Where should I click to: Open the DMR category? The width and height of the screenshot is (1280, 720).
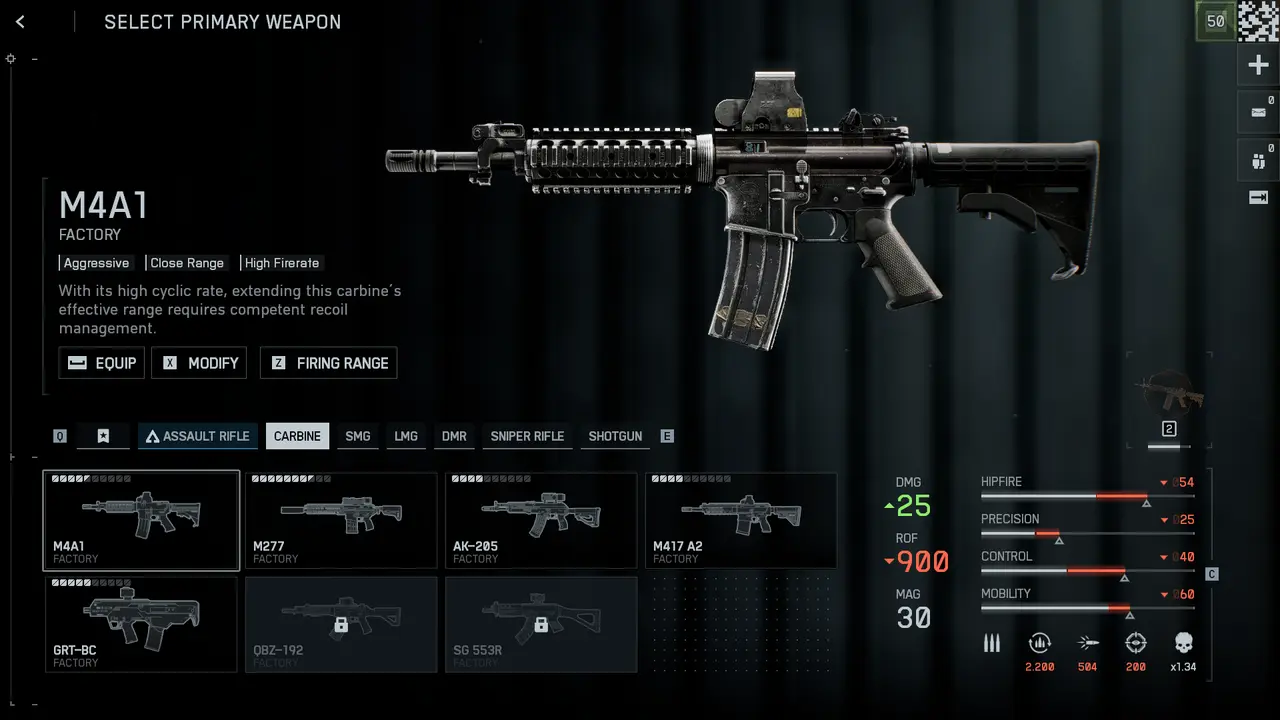pyautogui.click(x=454, y=436)
